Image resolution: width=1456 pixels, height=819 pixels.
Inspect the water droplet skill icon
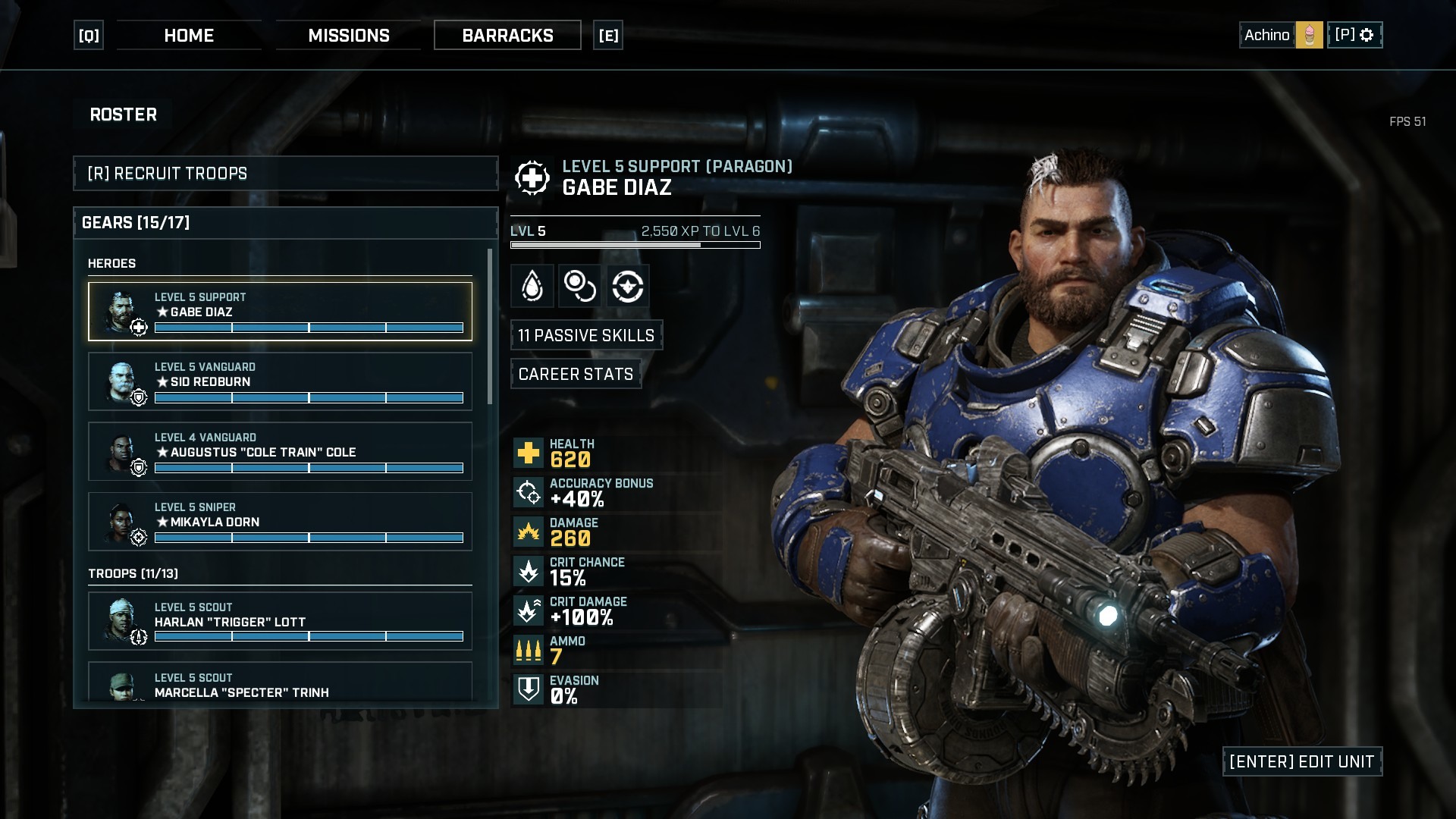point(532,286)
